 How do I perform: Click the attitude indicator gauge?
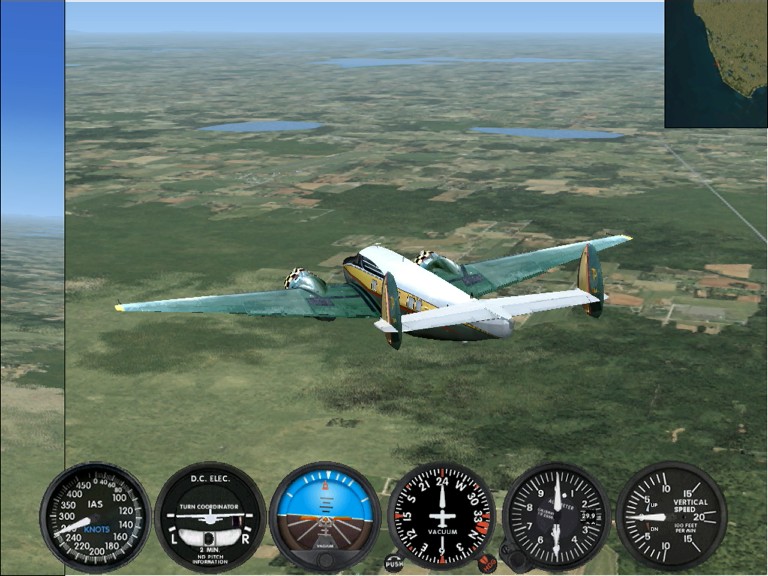point(325,516)
